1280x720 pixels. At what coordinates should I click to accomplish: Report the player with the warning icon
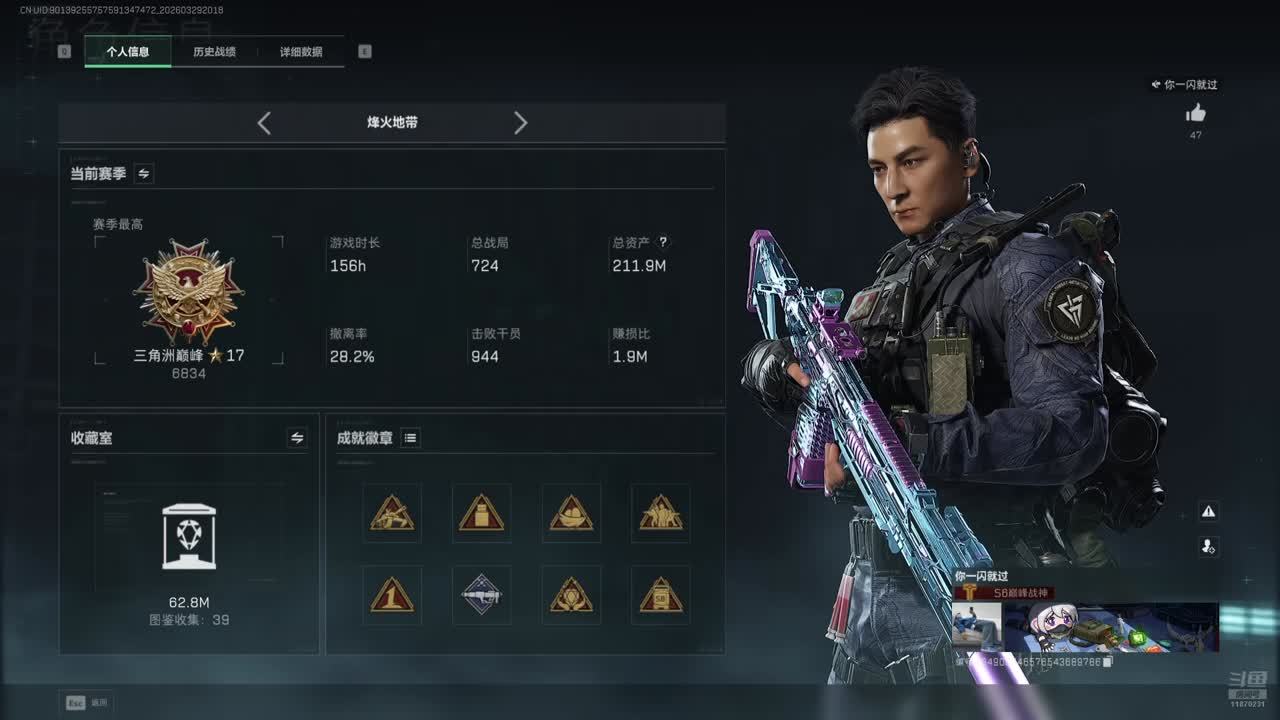click(x=1208, y=512)
